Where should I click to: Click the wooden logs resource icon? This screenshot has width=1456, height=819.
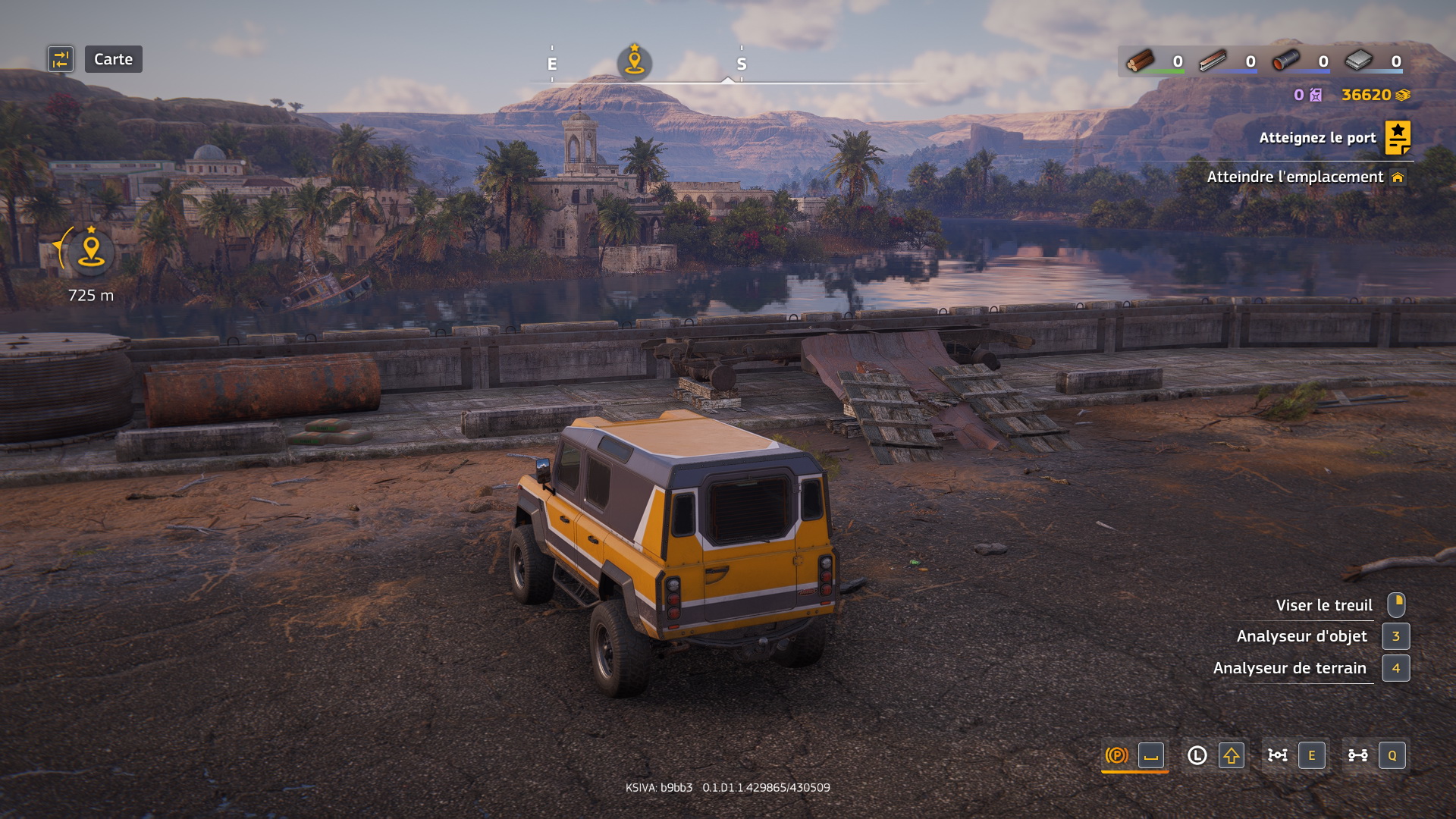1140,61
